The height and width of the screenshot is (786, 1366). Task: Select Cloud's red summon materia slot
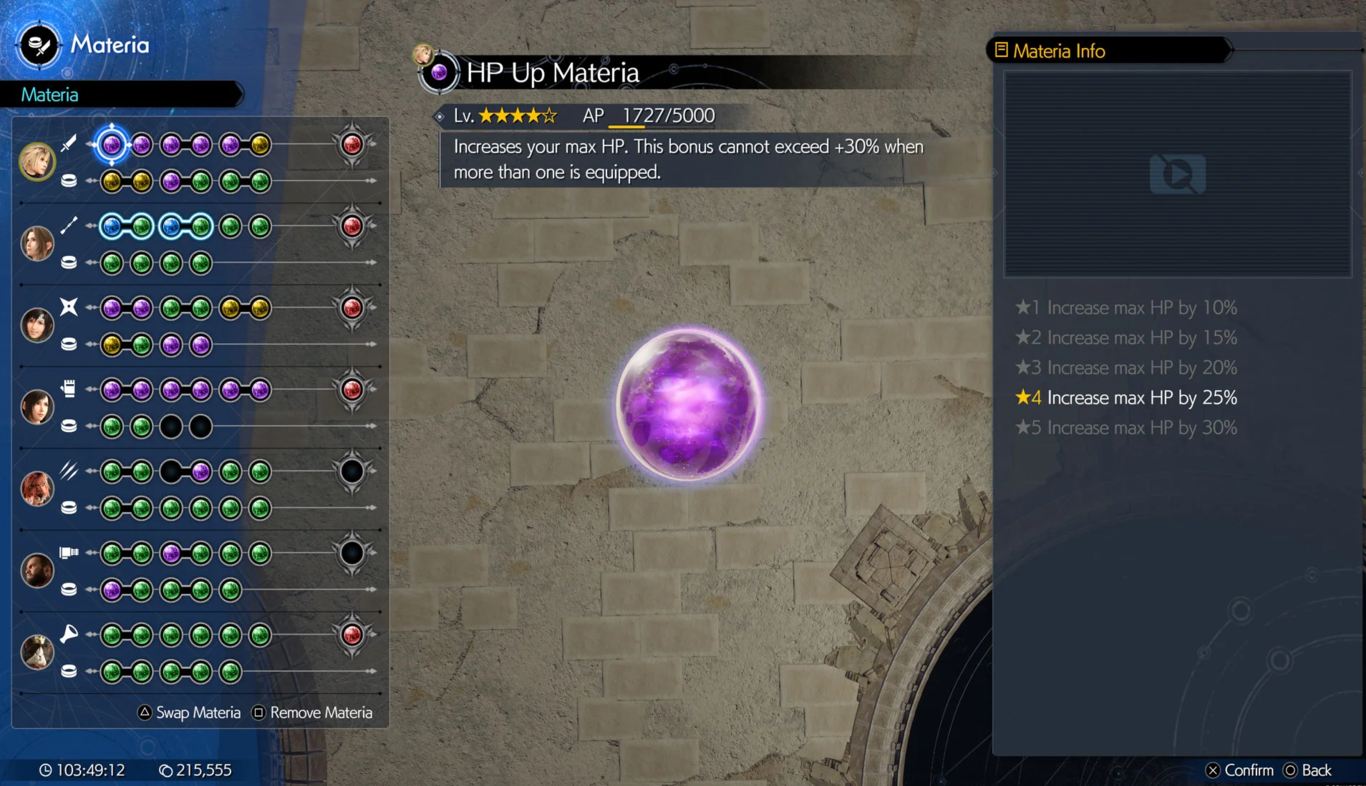click(352, 145)
